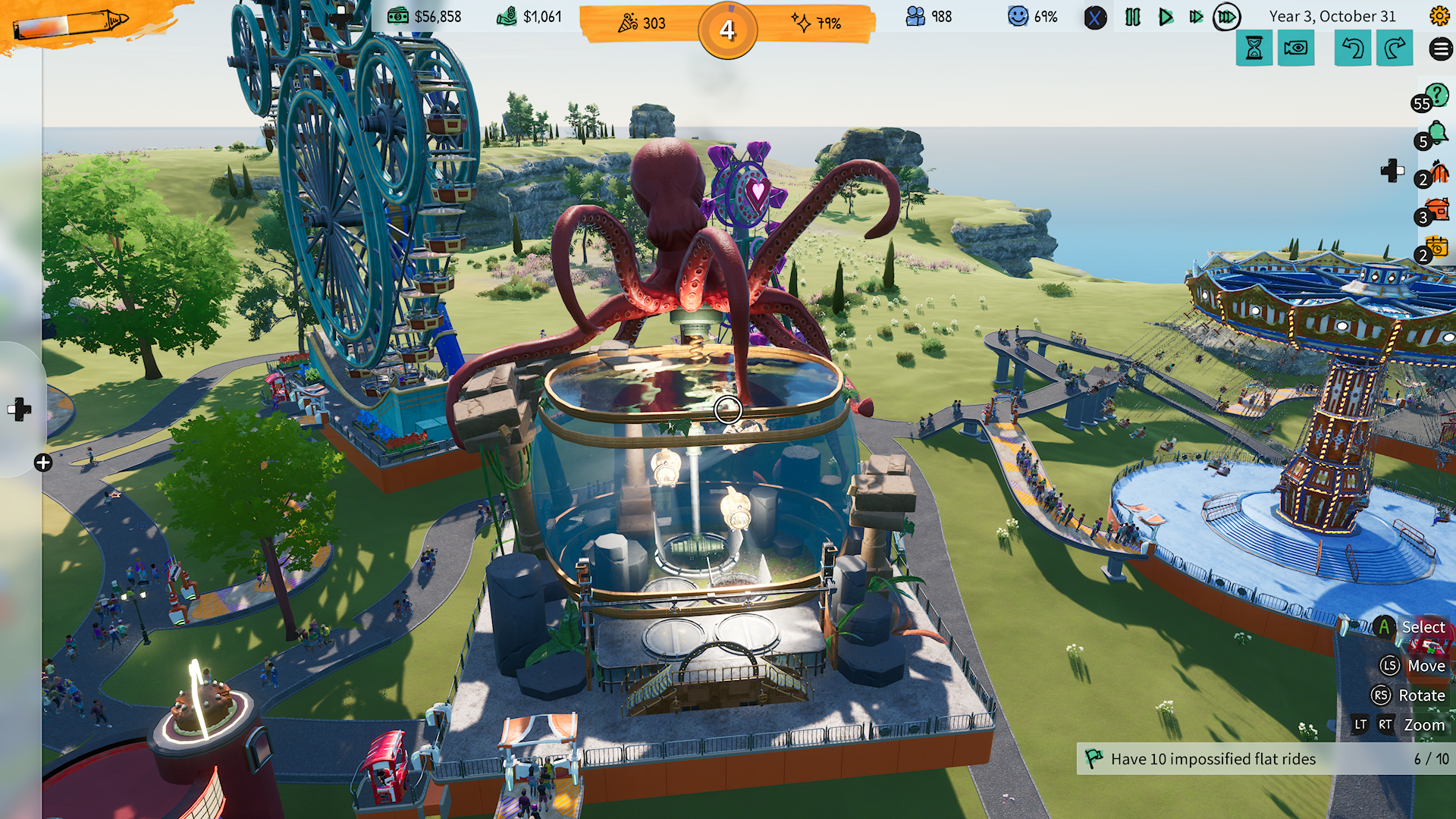Open the park rating level 4 badge
The image size is (1456, 819).
pos(727,30)
